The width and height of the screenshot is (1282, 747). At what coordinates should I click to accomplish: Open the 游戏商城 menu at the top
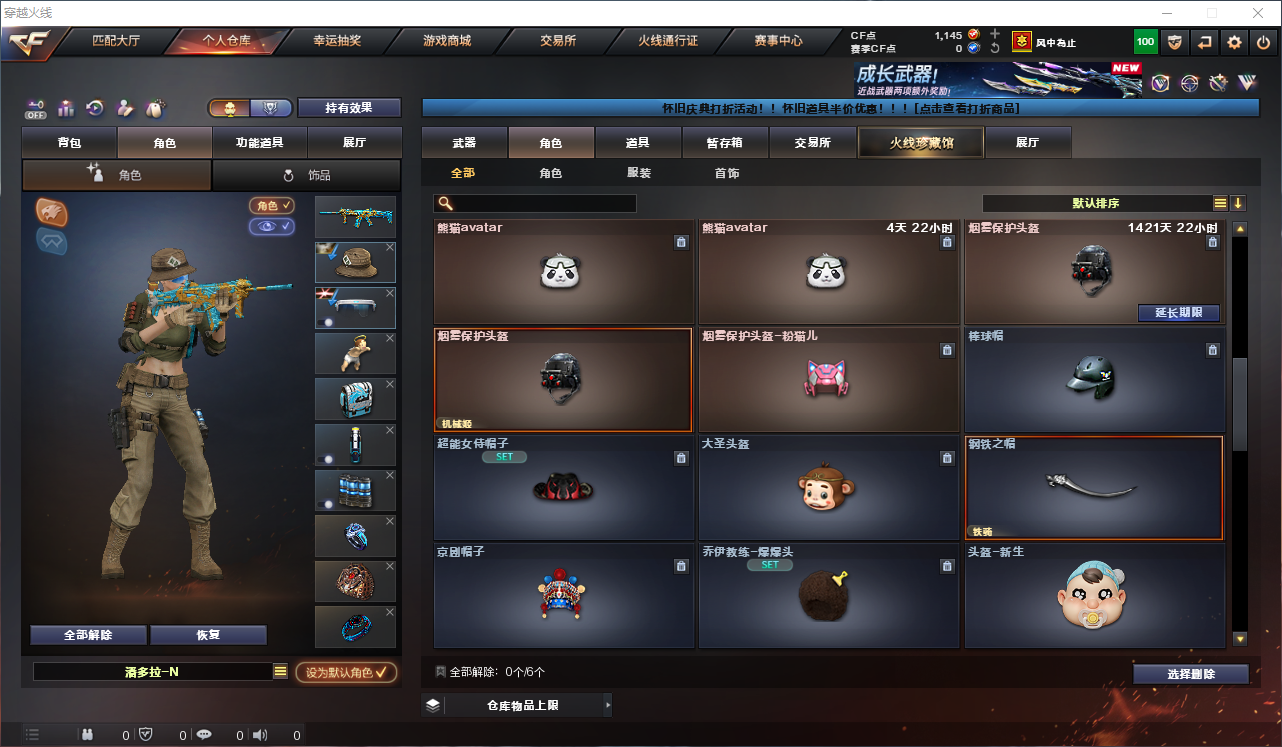[x=447, y=41]
